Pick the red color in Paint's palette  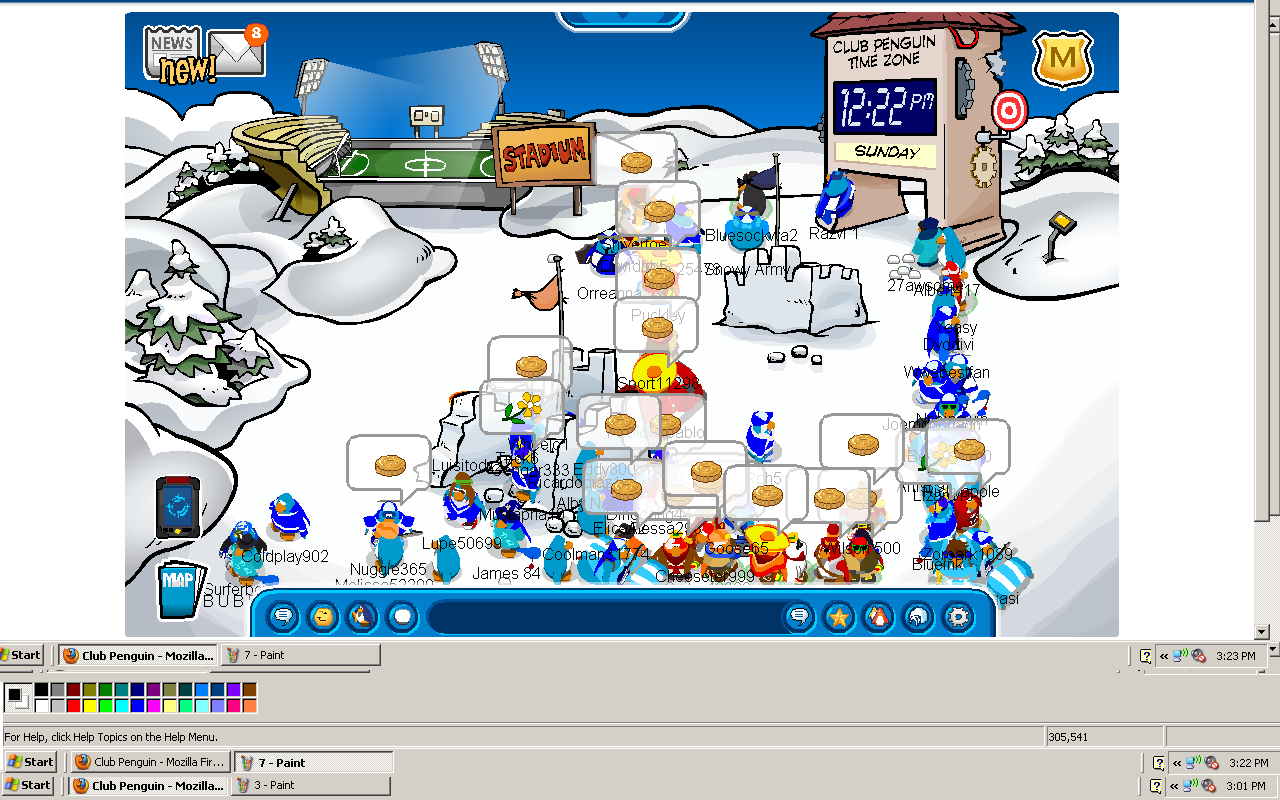[73, 706]
